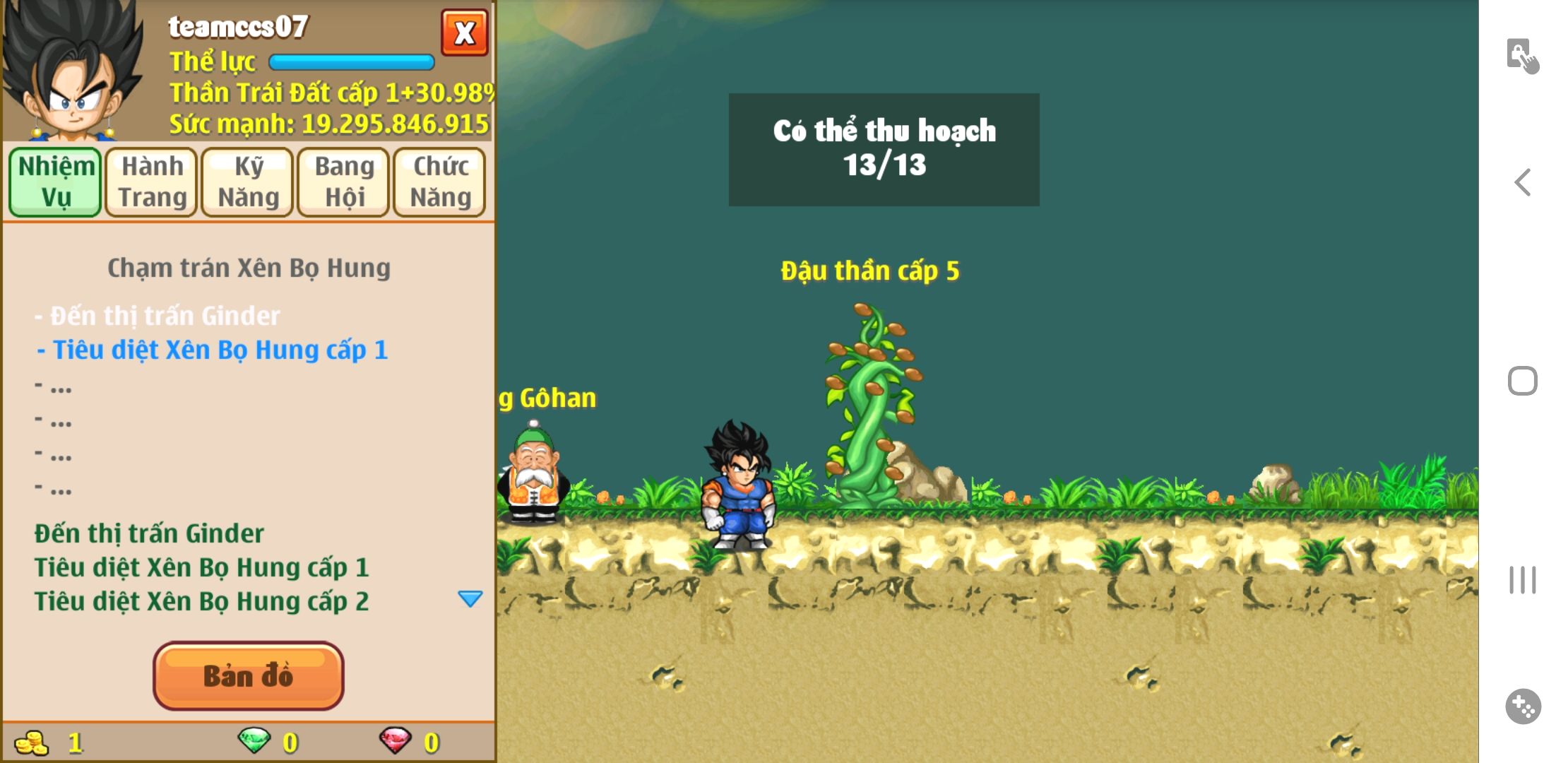1568x763 pixels.
Task: Open the game controller overlay icon
Action: (x=1523, y=706)
